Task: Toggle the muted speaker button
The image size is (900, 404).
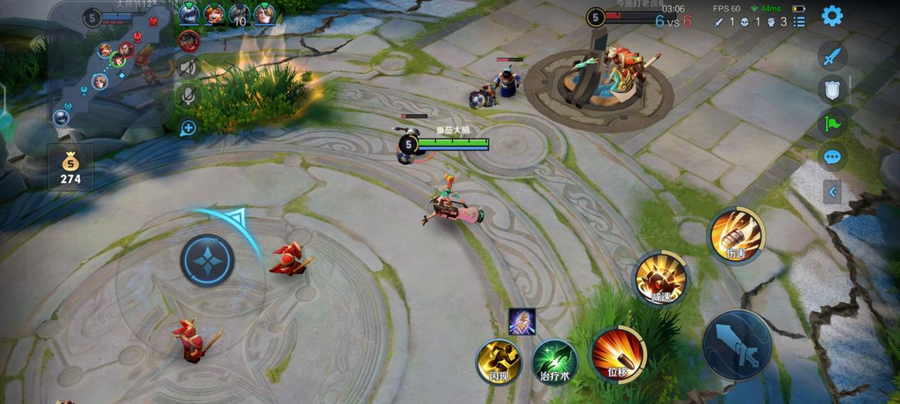Action: 188,67
